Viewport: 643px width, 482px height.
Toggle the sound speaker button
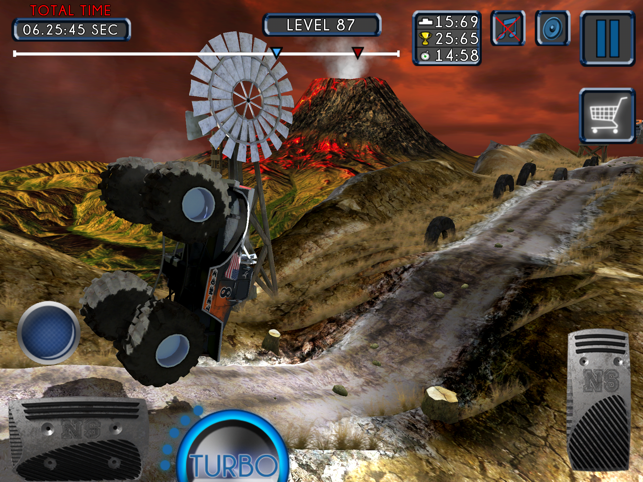pos(553,29)
